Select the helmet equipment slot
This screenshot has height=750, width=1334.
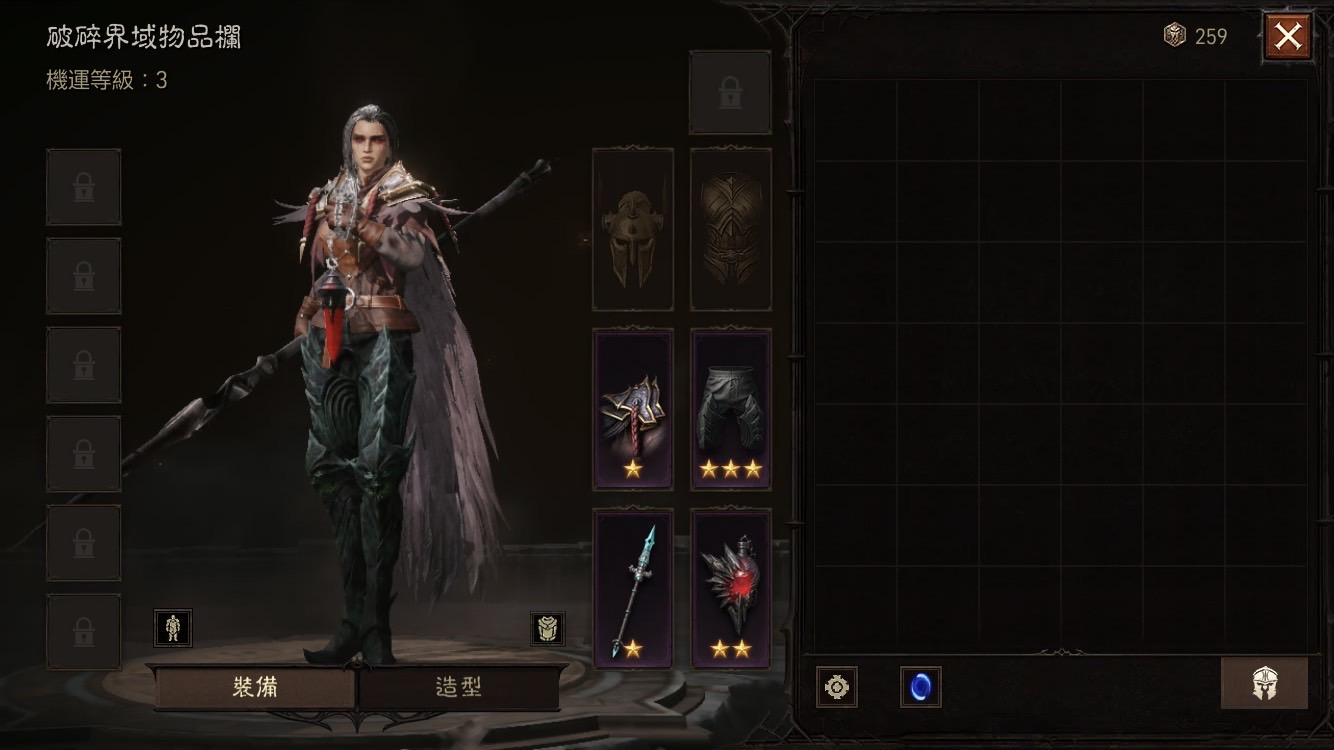tap(632, 229)
